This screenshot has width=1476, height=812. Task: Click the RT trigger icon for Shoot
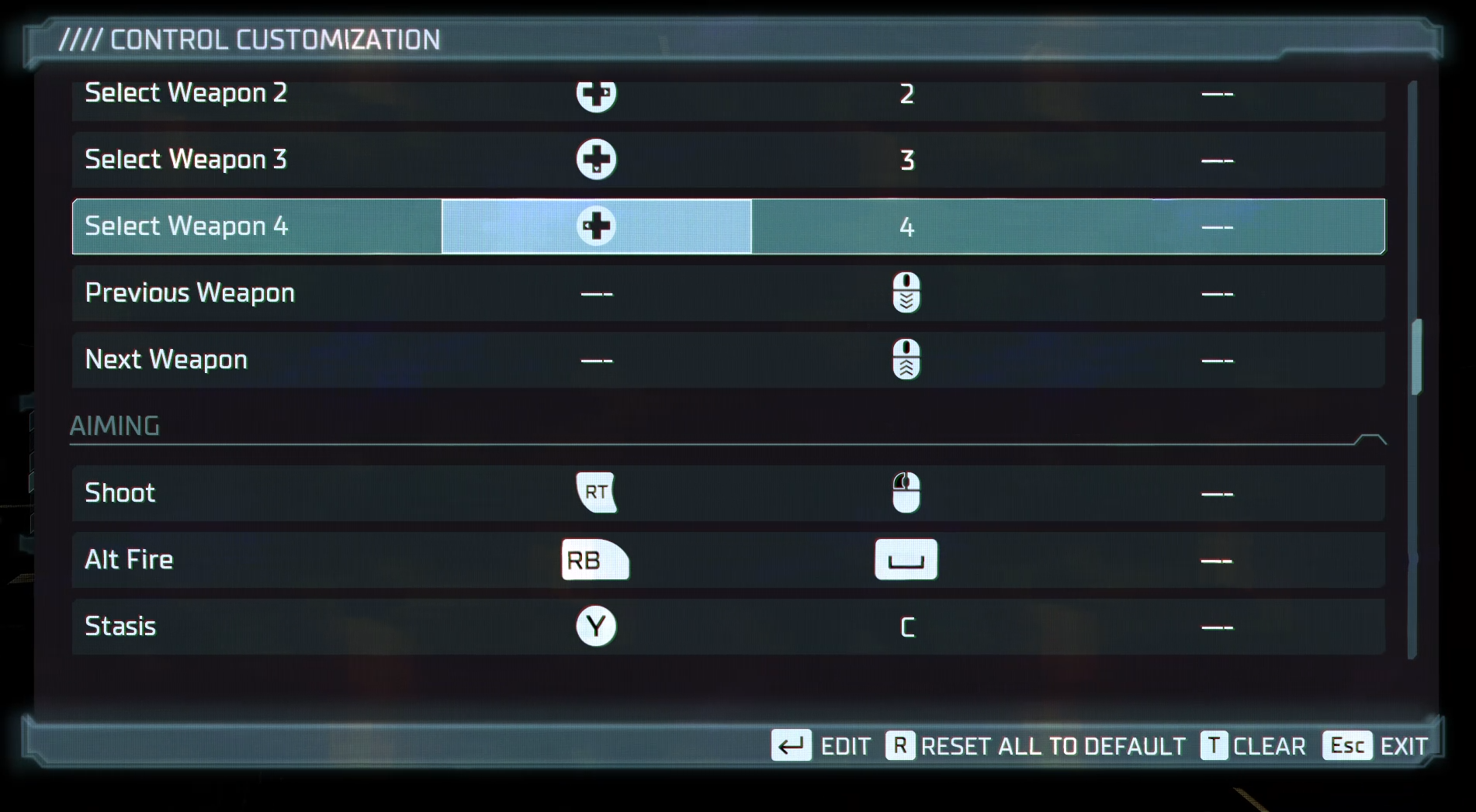(595, 492)
